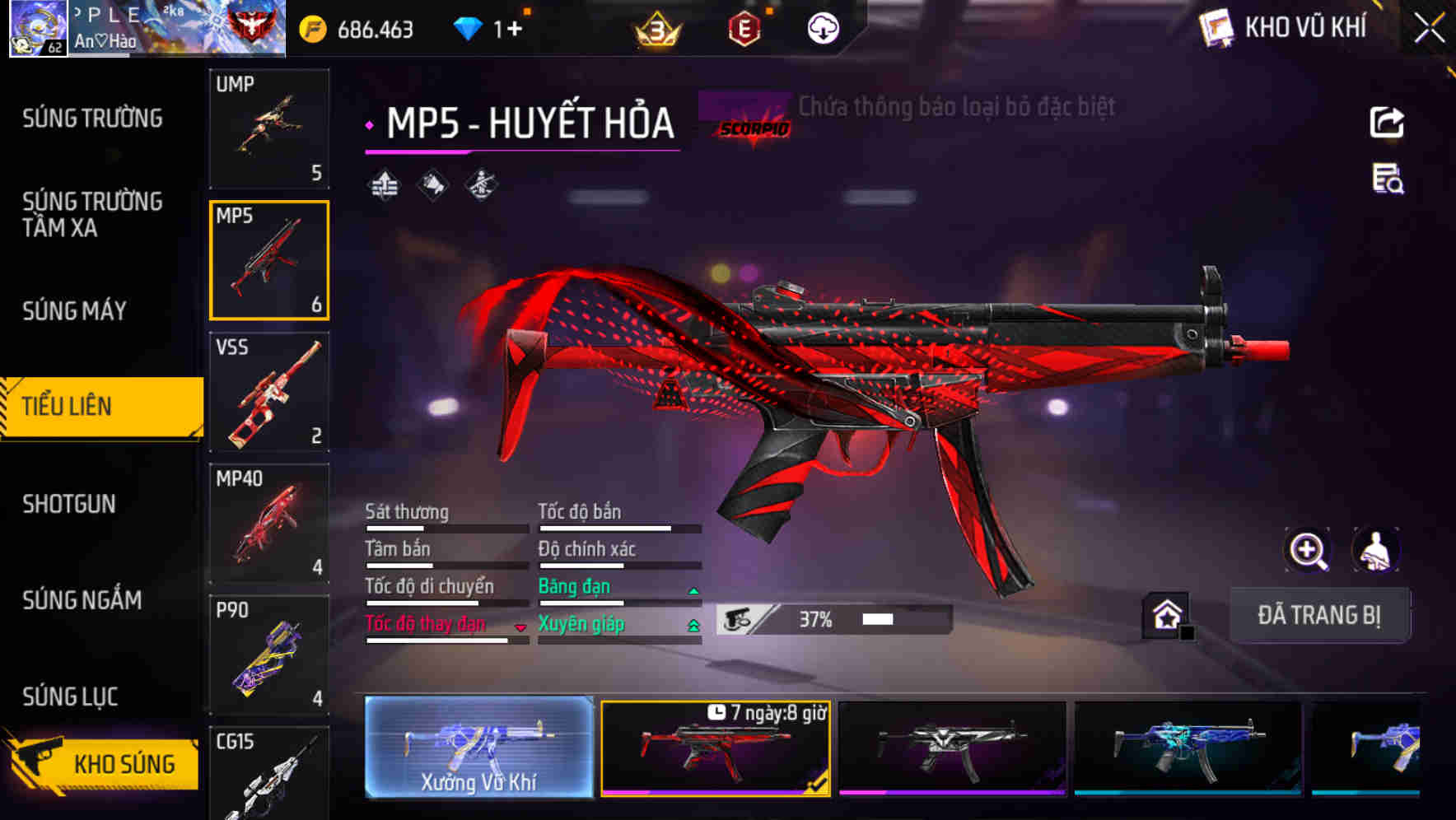This screenshot has width=1456, height=820.
Task: Open the character preview icon beside the magnifier
Action: point(1374,550)
